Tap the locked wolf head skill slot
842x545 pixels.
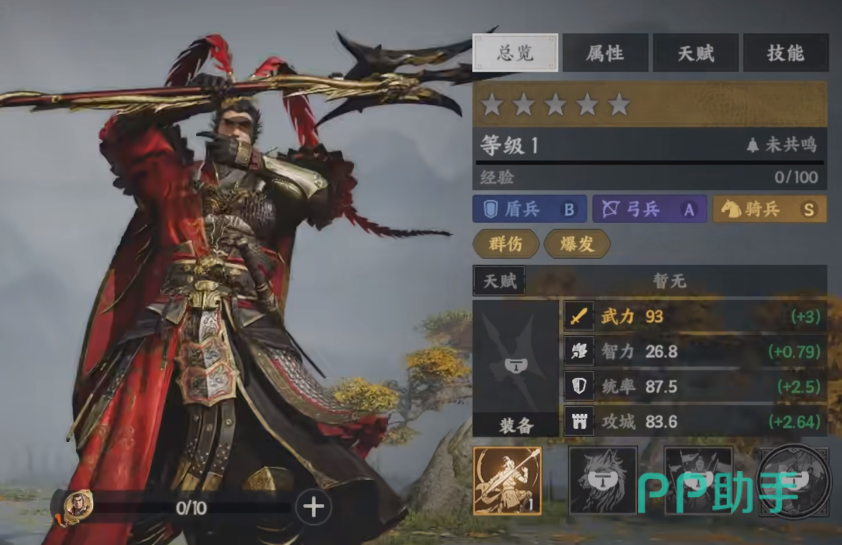(x=603, y=480)
